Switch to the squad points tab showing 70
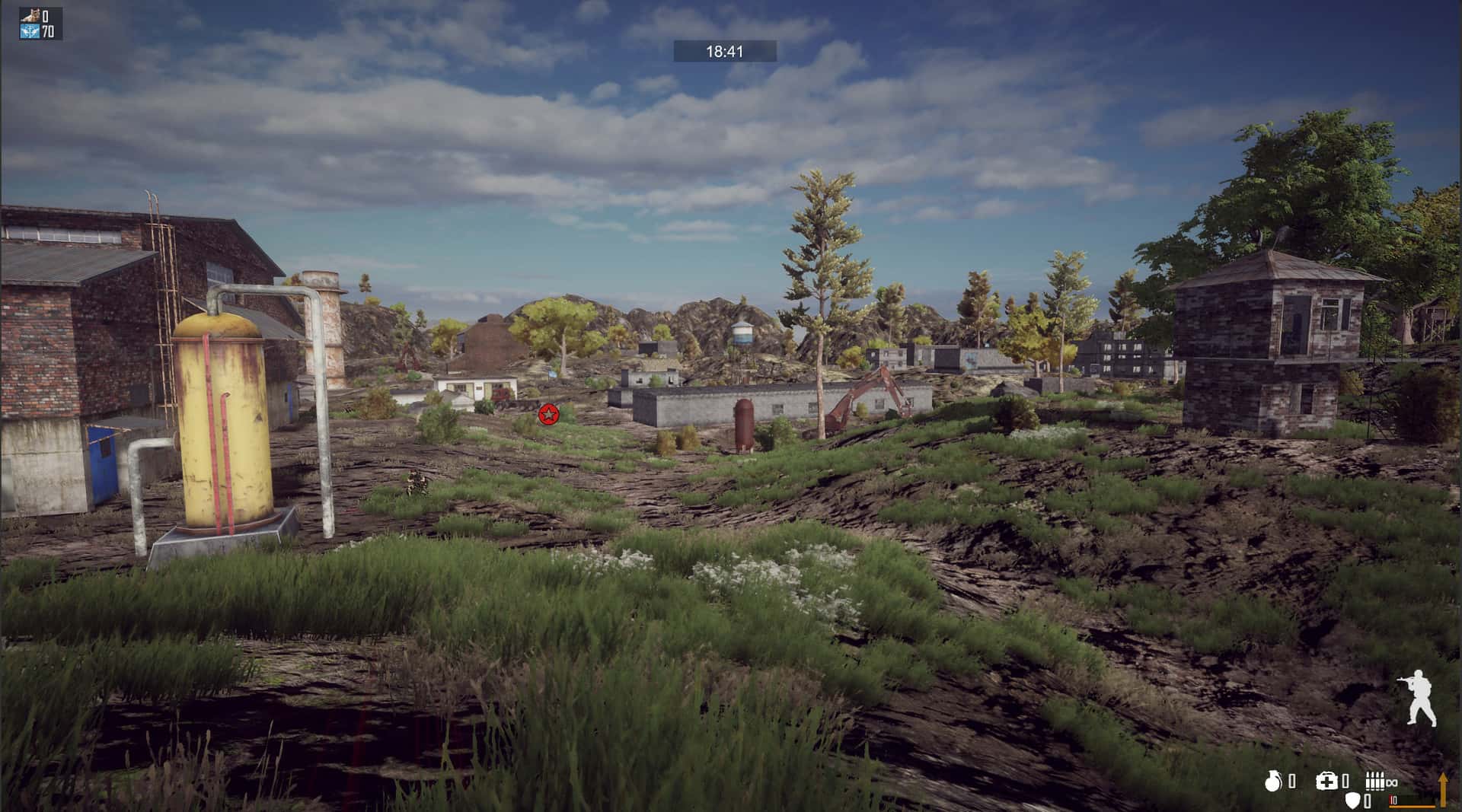1462x812 pixels. coord(48,32)
